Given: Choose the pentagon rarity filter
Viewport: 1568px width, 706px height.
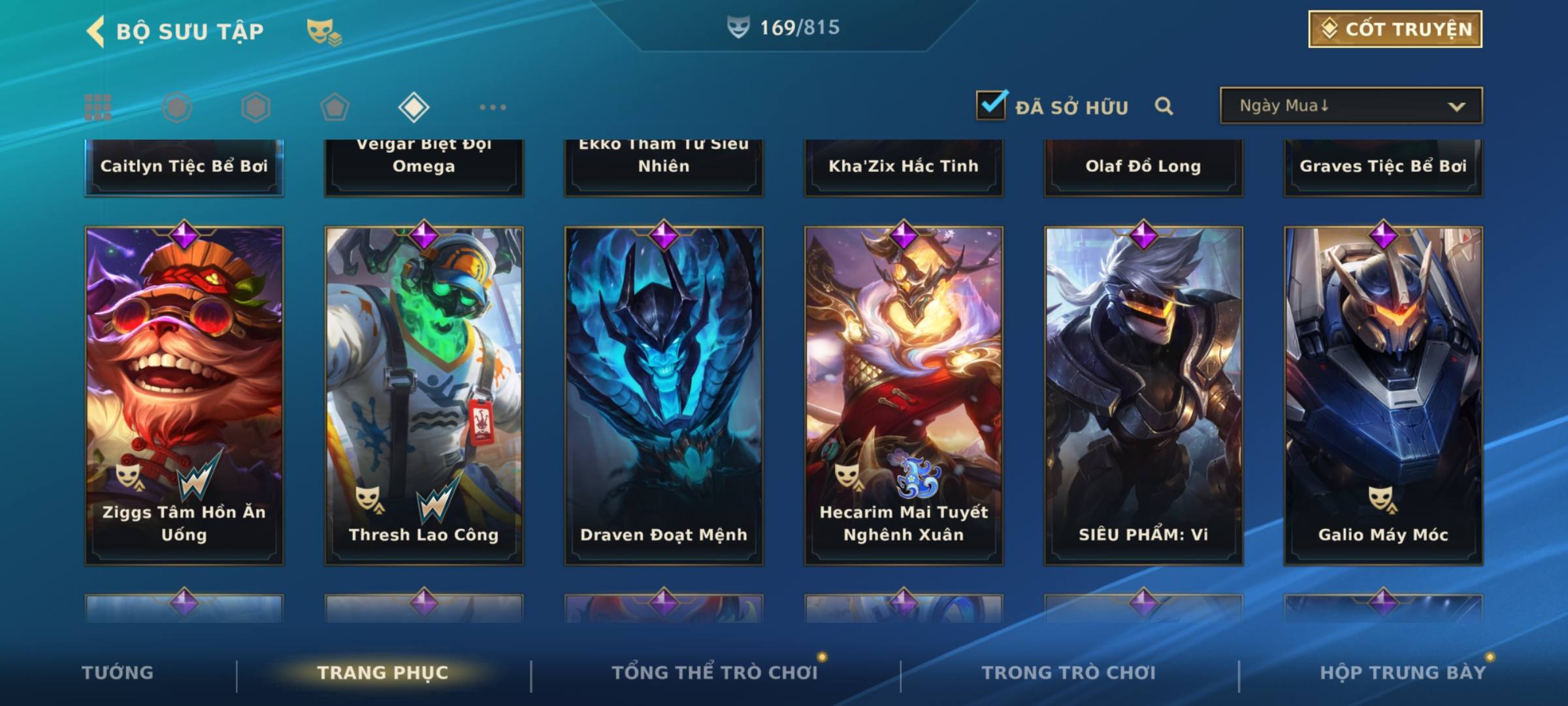Looking at the screenshot, I should [335, 107].
